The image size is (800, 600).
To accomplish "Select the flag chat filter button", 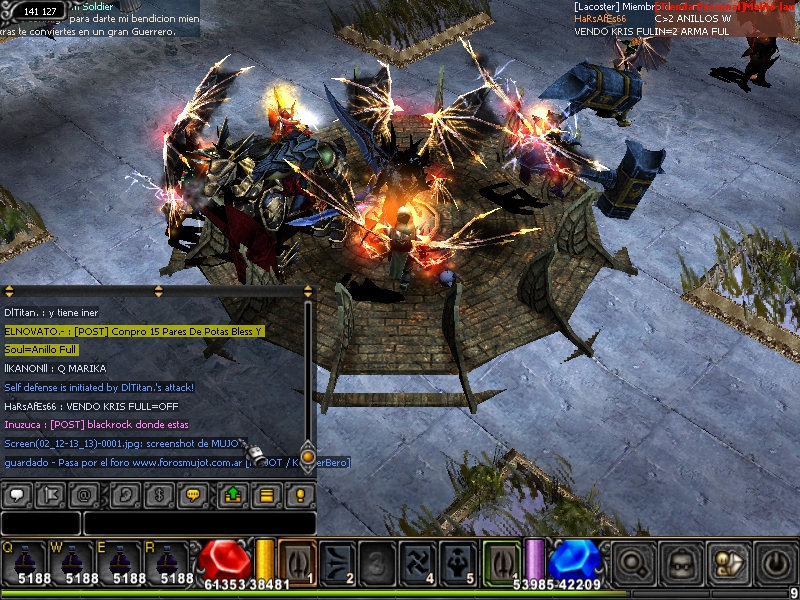I will click(52, 495).
